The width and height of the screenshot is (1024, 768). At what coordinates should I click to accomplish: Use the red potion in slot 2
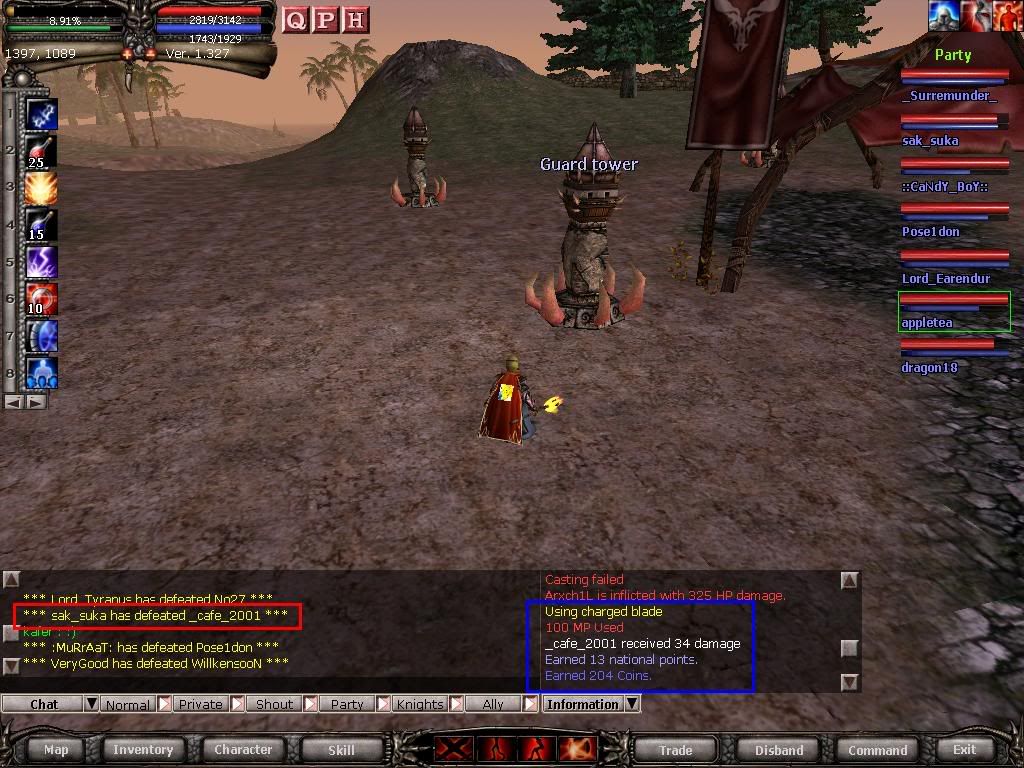[41, 151]
